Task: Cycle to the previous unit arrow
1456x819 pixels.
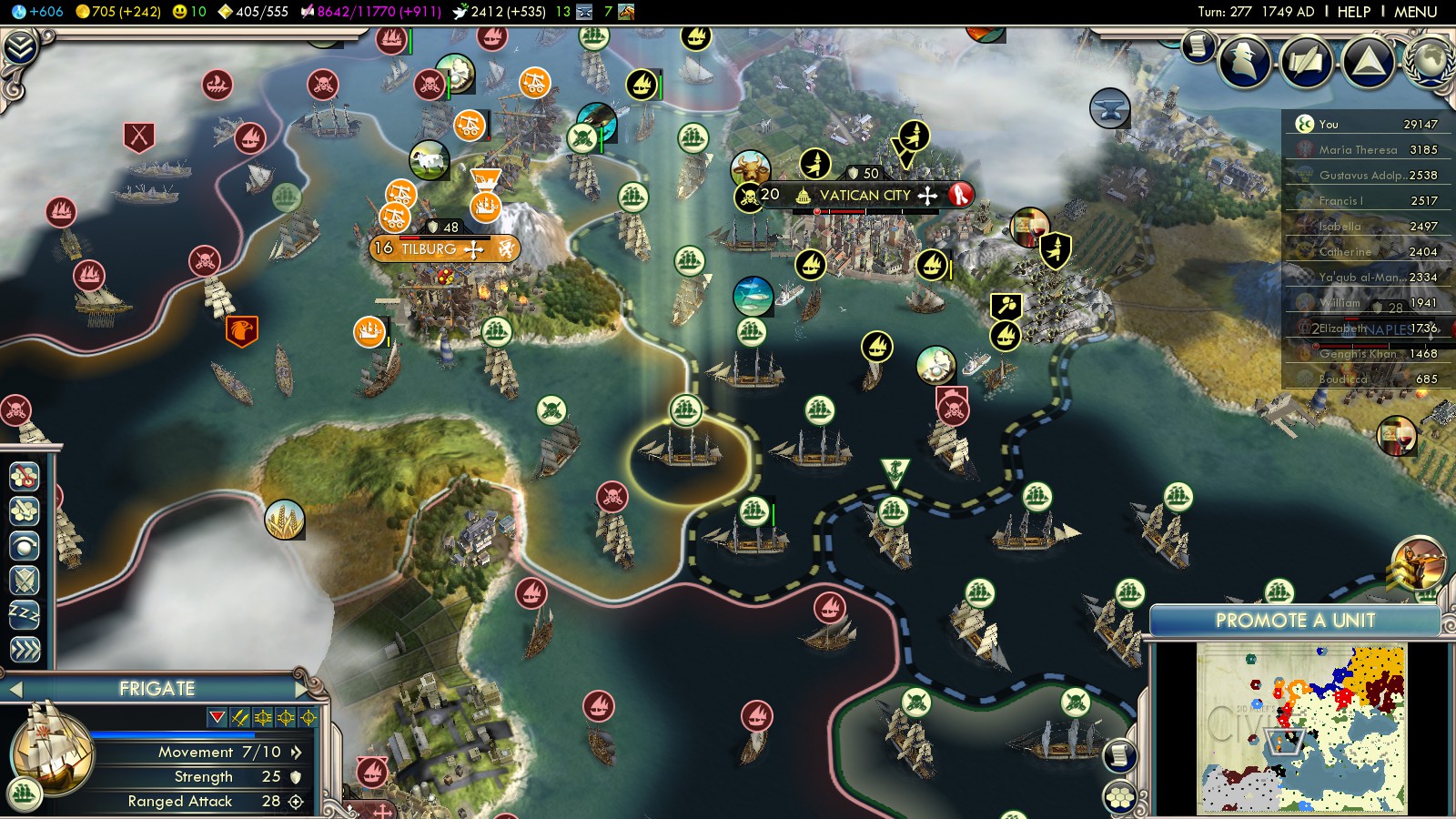Action: 15,689
